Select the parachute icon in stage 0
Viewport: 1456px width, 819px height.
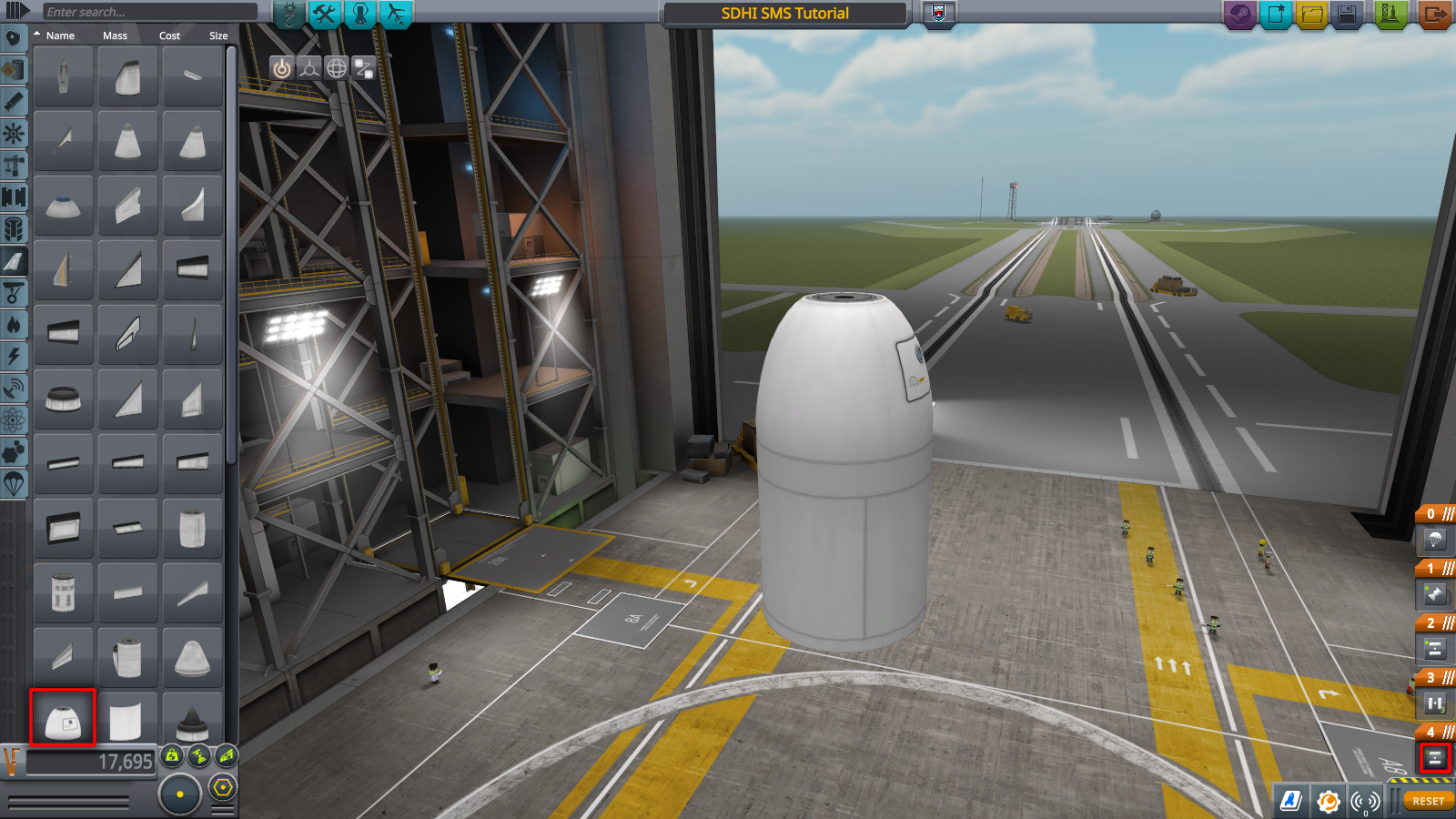click(1434, 541)
